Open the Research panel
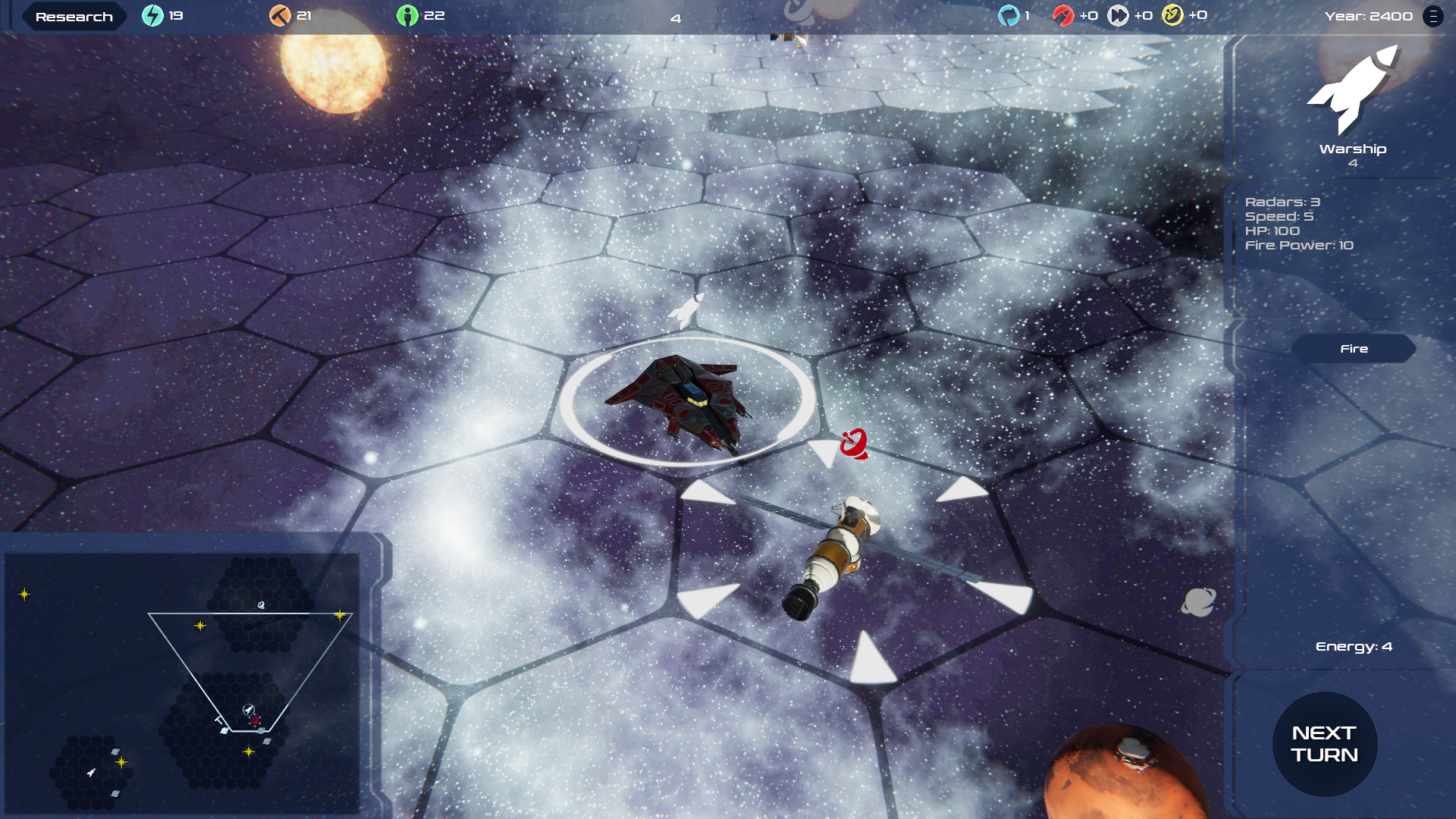 (x=74, y=17)
